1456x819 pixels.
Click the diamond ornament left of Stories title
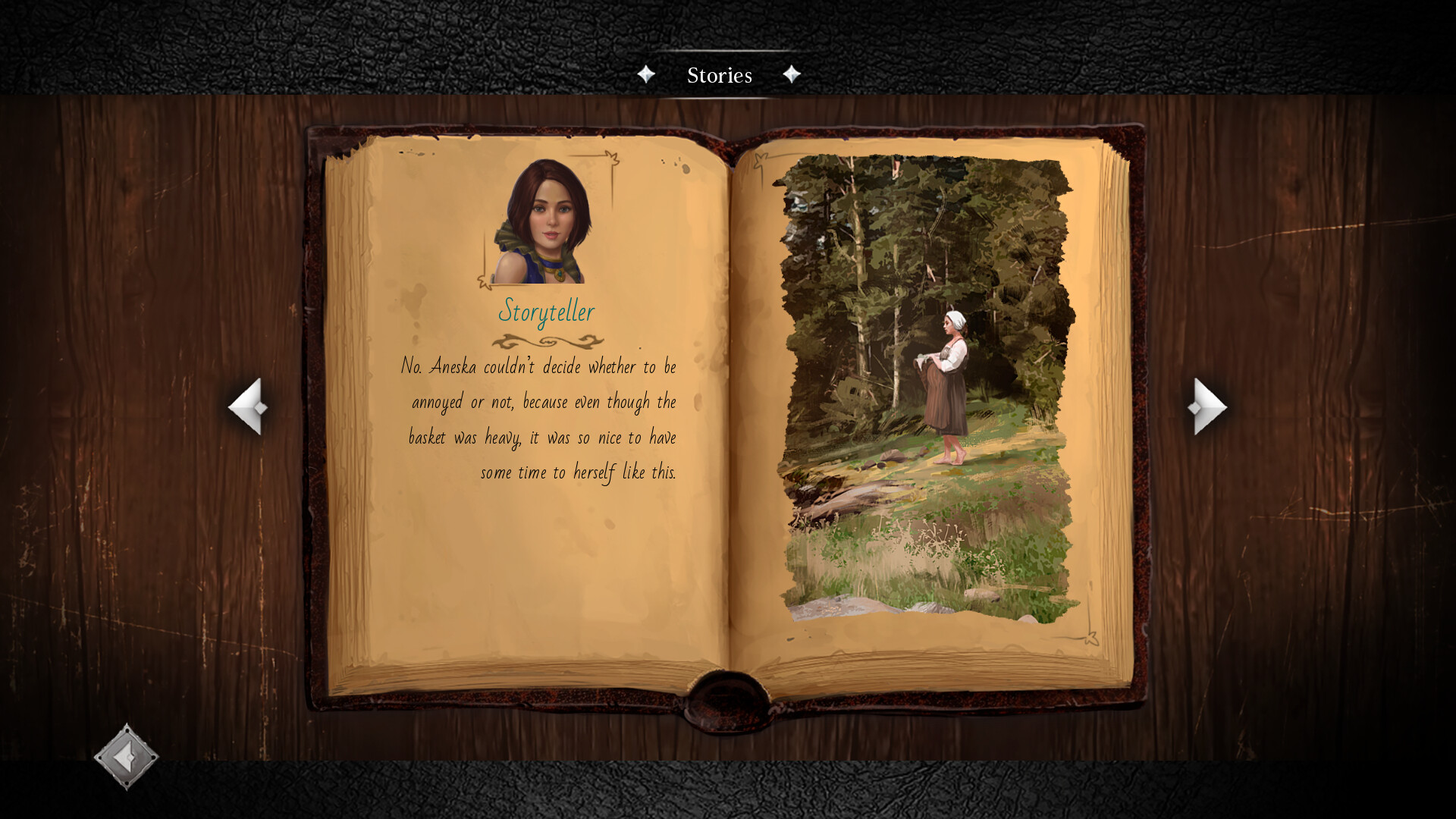point(647,73)
